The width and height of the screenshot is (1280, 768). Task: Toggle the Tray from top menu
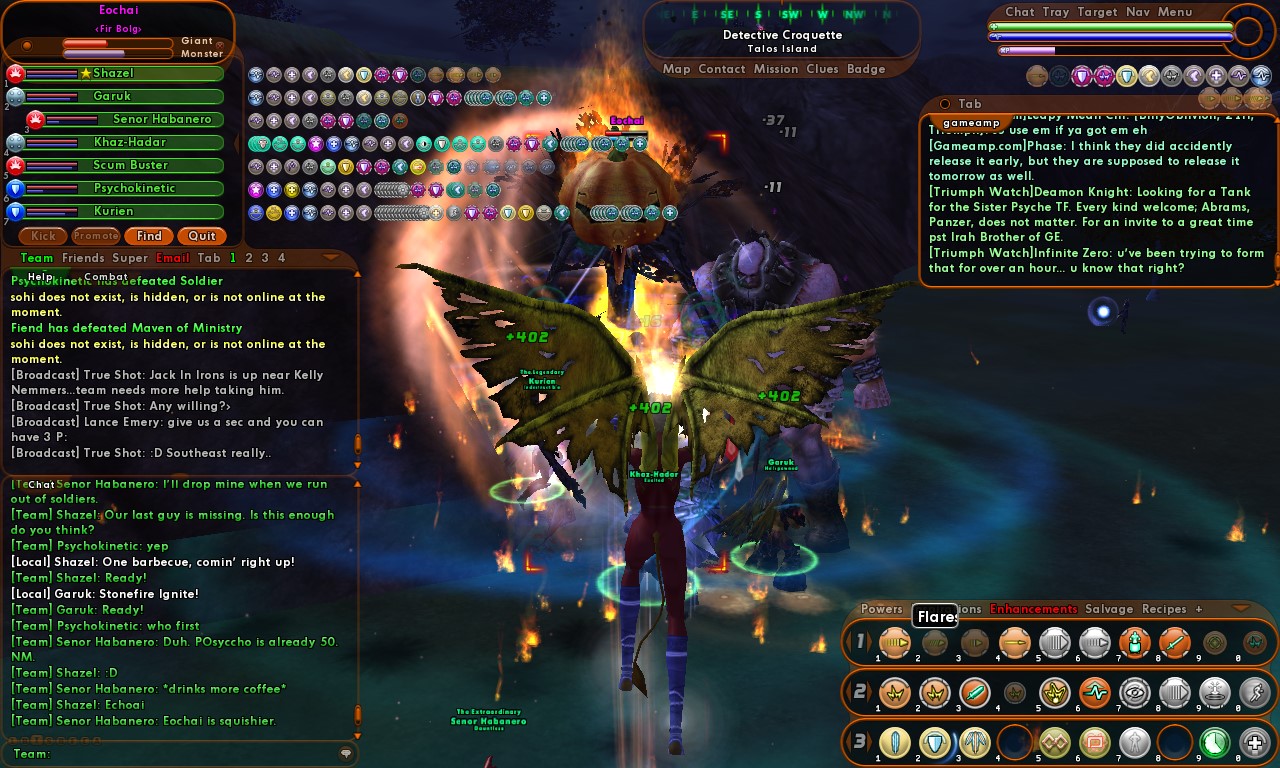coord(1055,12)
